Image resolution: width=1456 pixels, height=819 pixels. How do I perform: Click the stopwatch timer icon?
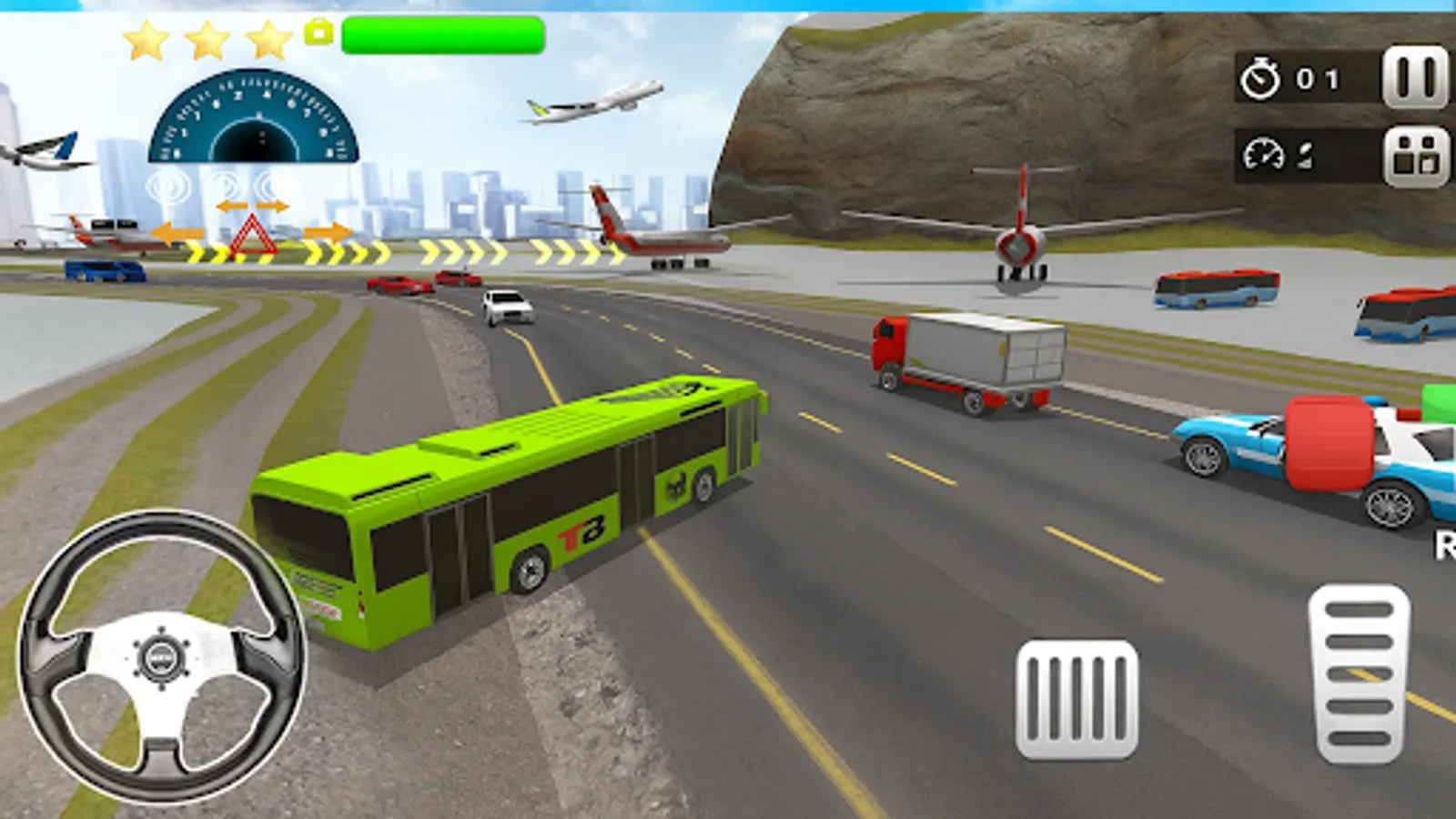click(1259, 79)
